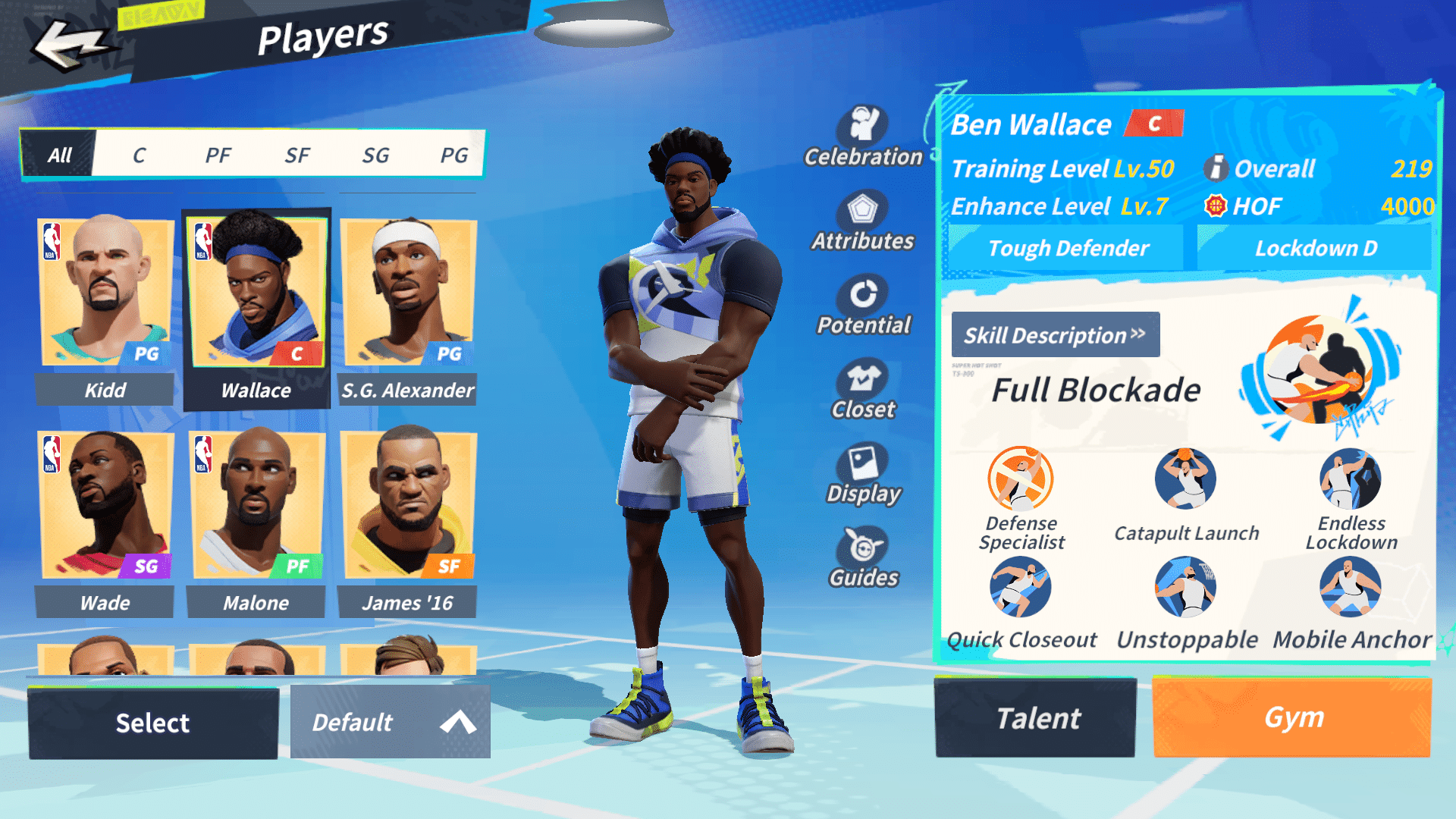
Task: Click the Select button
Action: 153,723
